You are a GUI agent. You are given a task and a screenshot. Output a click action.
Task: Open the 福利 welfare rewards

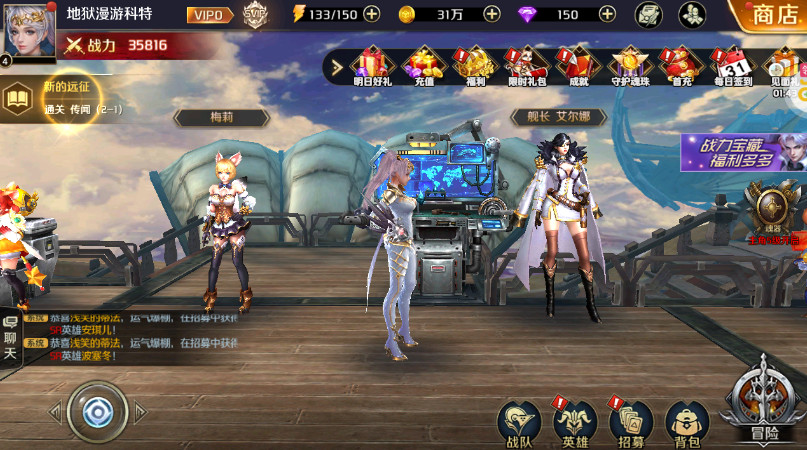tap(474, 66)
